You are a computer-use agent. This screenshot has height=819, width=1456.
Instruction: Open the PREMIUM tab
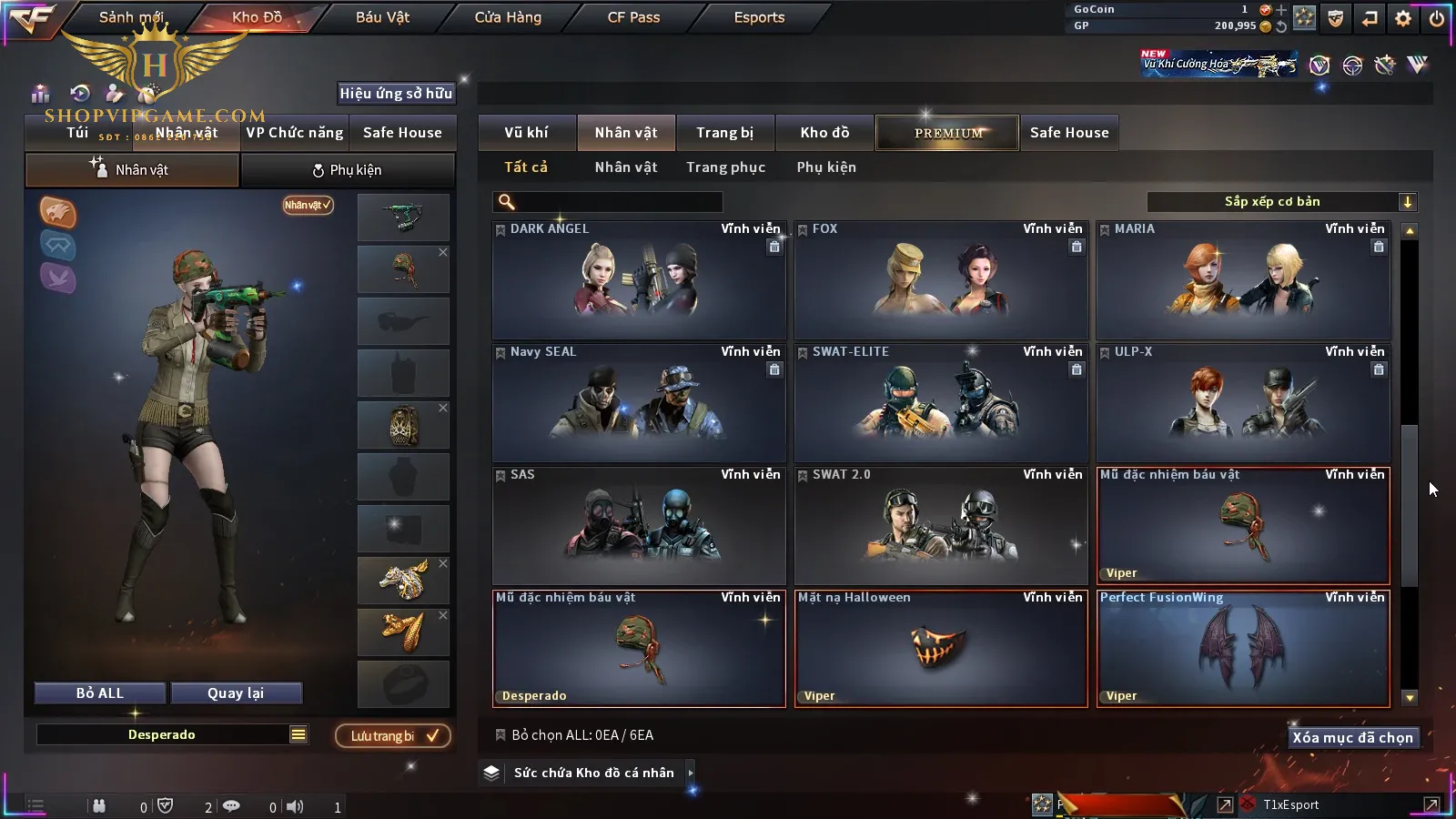pyautogui.click(x=948, y=133)
